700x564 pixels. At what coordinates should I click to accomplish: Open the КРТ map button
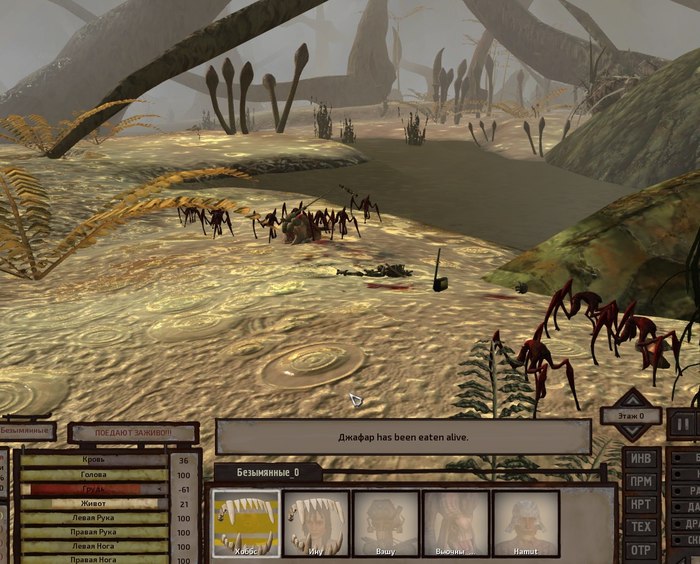pos(640,504)
